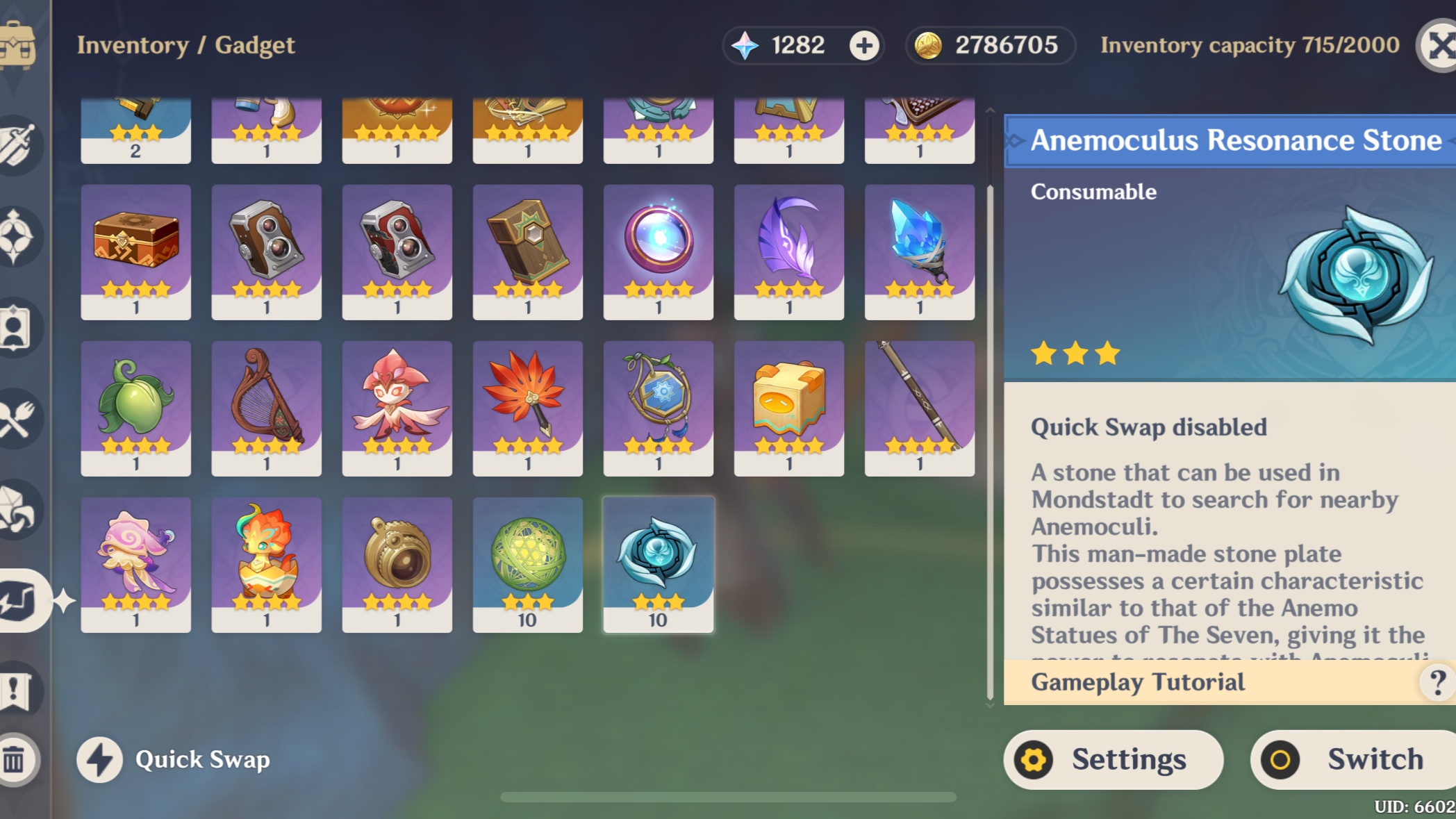Select the Anemoculus Resonance Stone
The image size is (1456, 819).
pos(658,561)
